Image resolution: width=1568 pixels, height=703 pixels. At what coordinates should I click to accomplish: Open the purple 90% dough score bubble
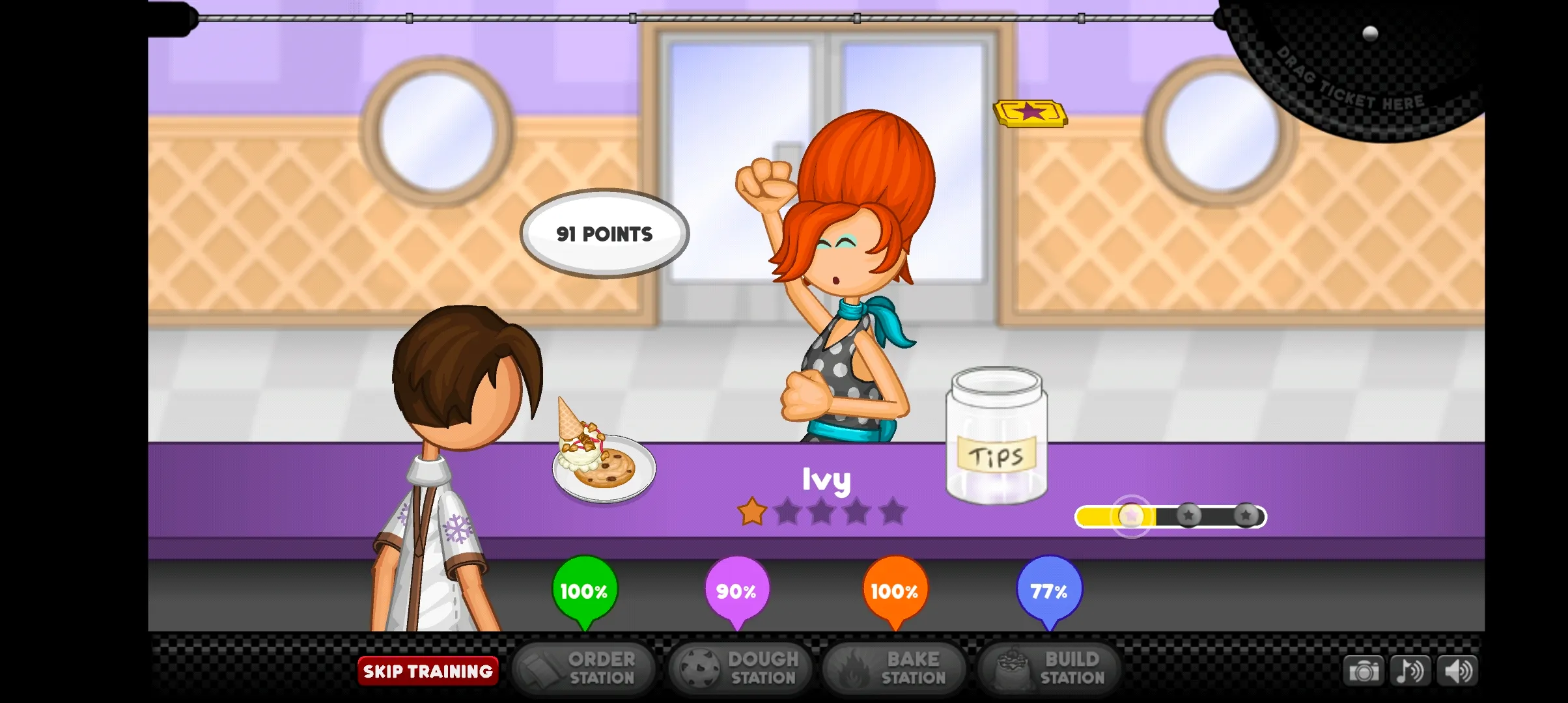click(736, 590)
